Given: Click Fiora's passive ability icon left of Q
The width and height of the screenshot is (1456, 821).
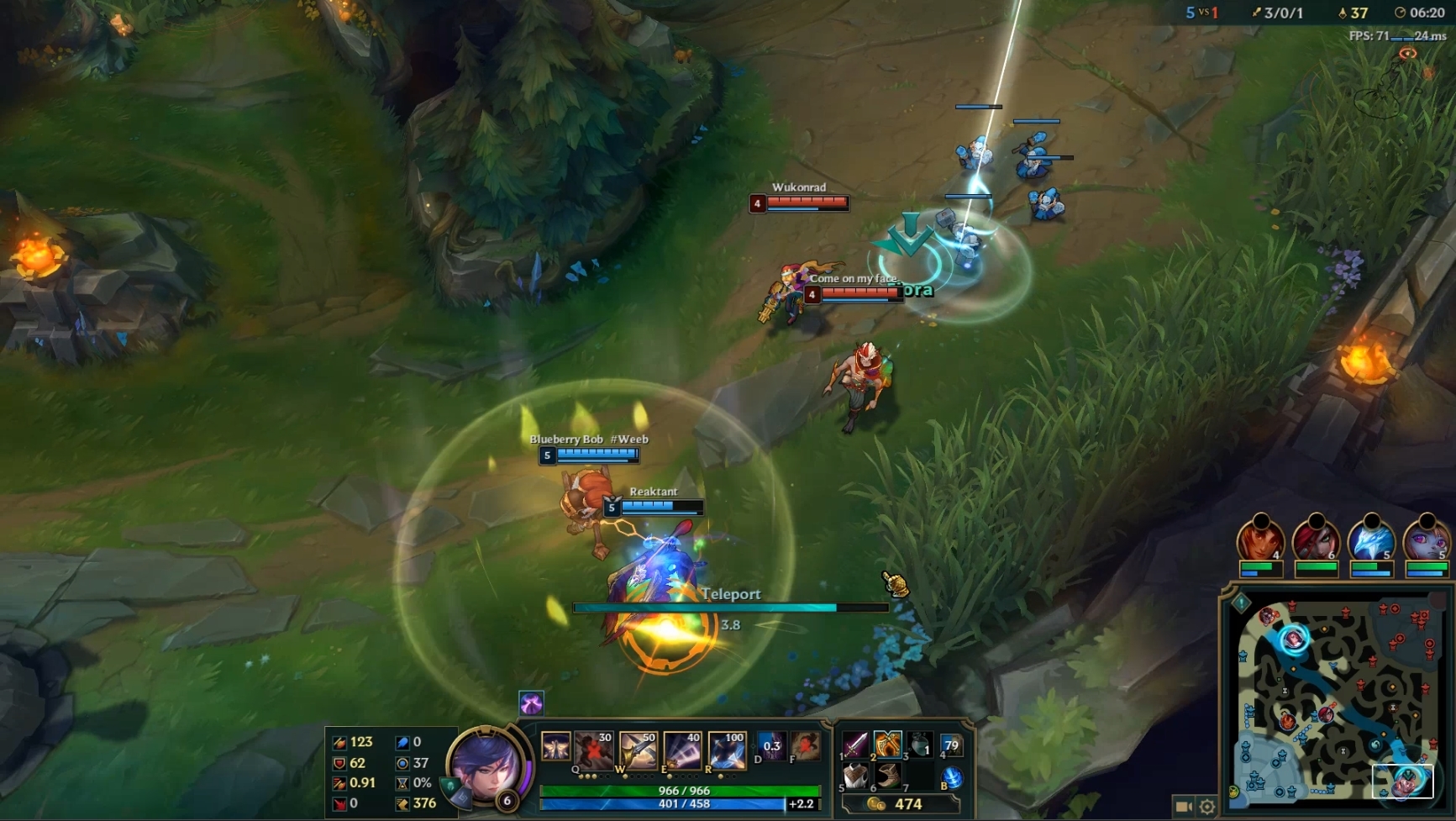Looking at the screenshot, I should 555,746.
